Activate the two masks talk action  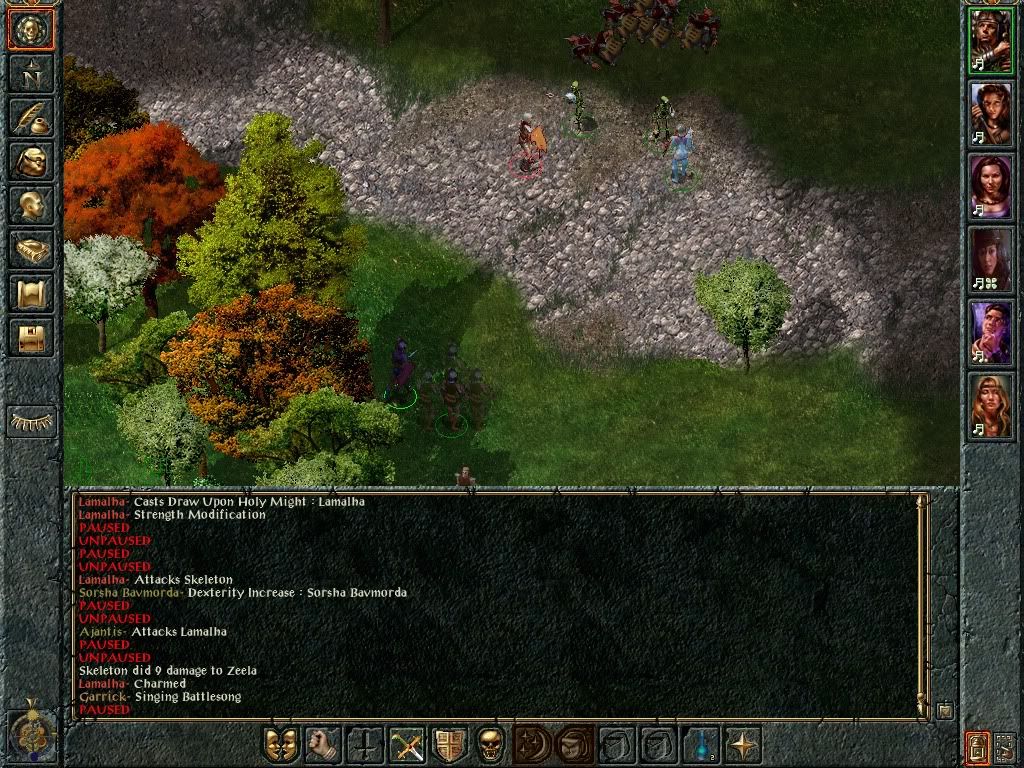tap(280, 745)
